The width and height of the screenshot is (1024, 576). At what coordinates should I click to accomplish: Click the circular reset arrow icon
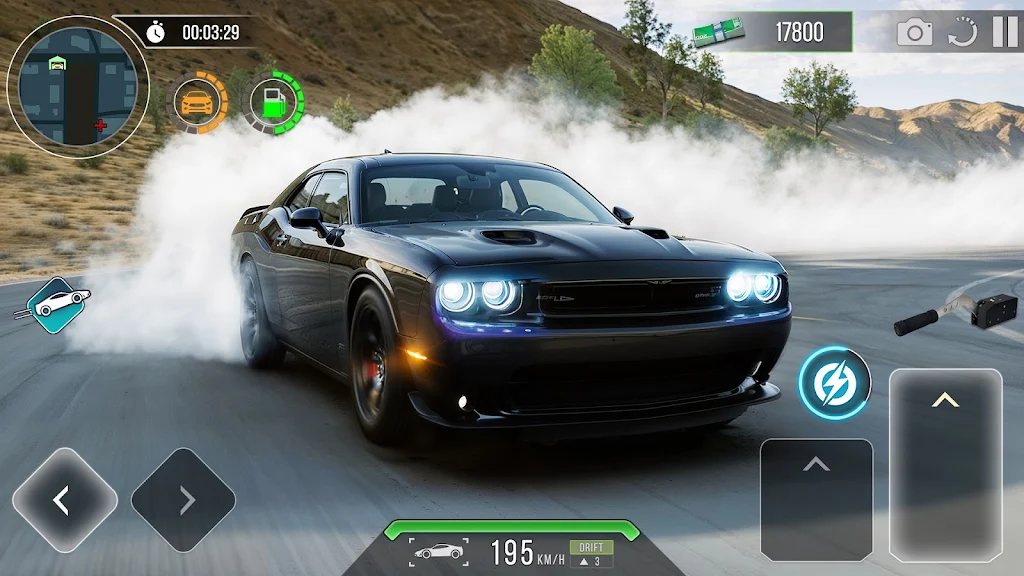click(962, 32)
